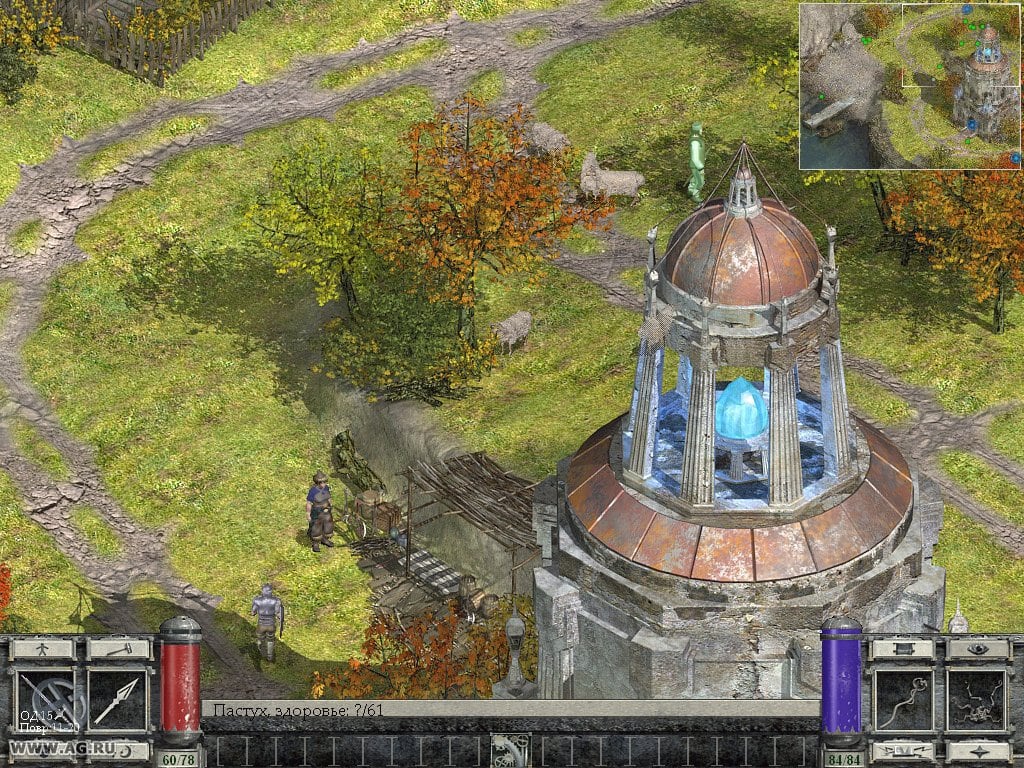Screen dimensions: 1024x768
Task: Click the lightning bolts button
Action: click(903, 750)
